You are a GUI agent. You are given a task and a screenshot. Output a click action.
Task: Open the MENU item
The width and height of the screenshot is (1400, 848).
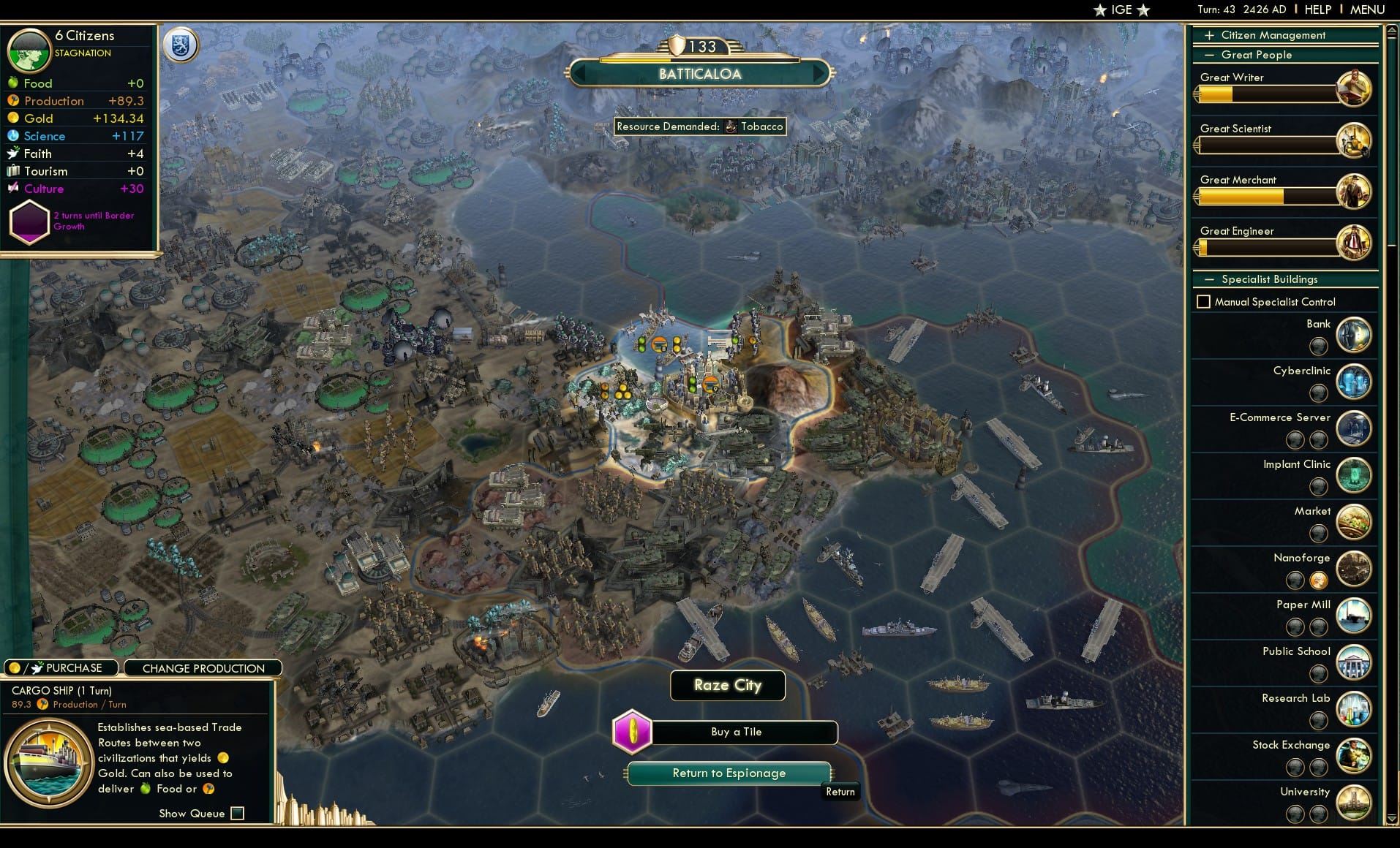click(x=1366, y=10)
